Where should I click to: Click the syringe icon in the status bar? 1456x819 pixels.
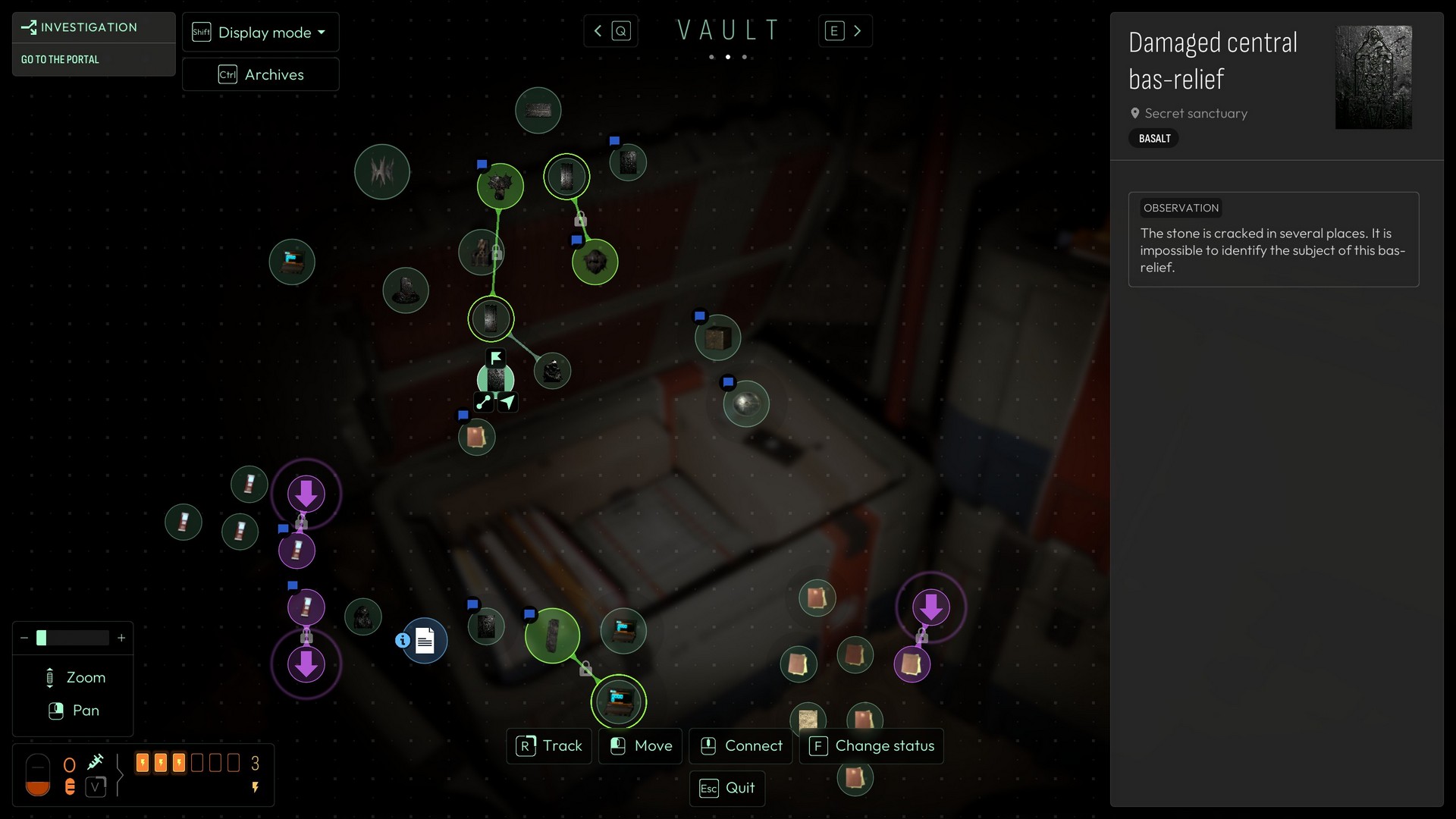tap(96, 762)
